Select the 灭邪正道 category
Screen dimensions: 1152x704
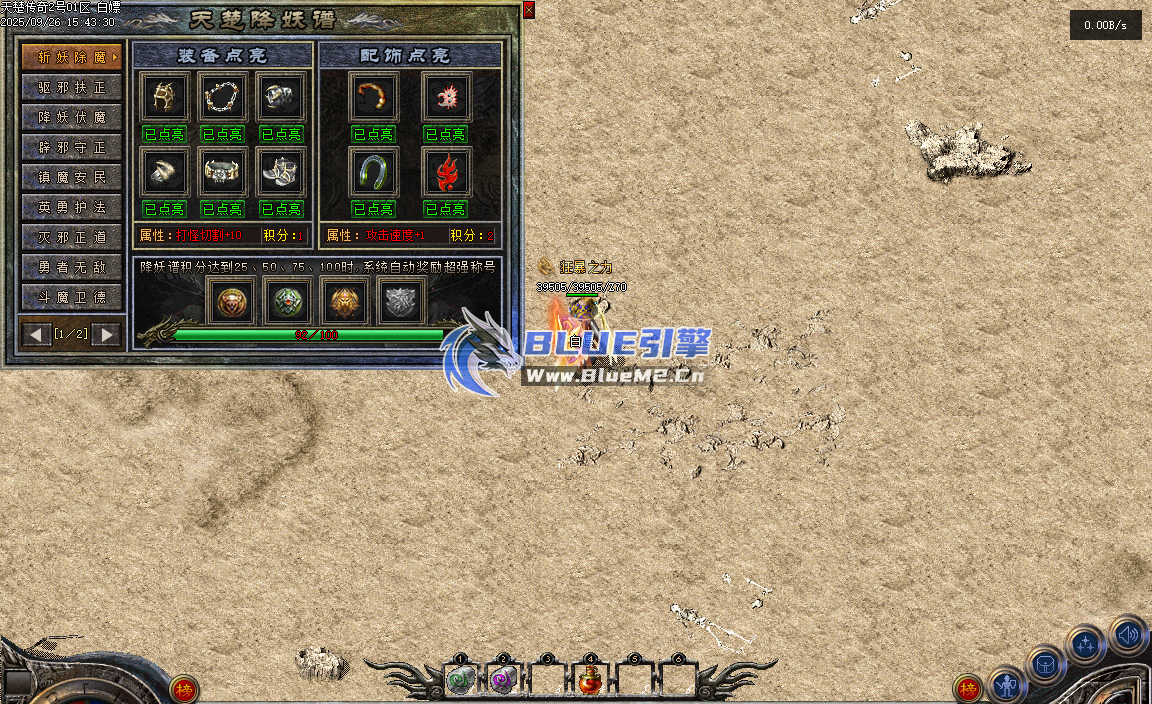coord(72,237)
